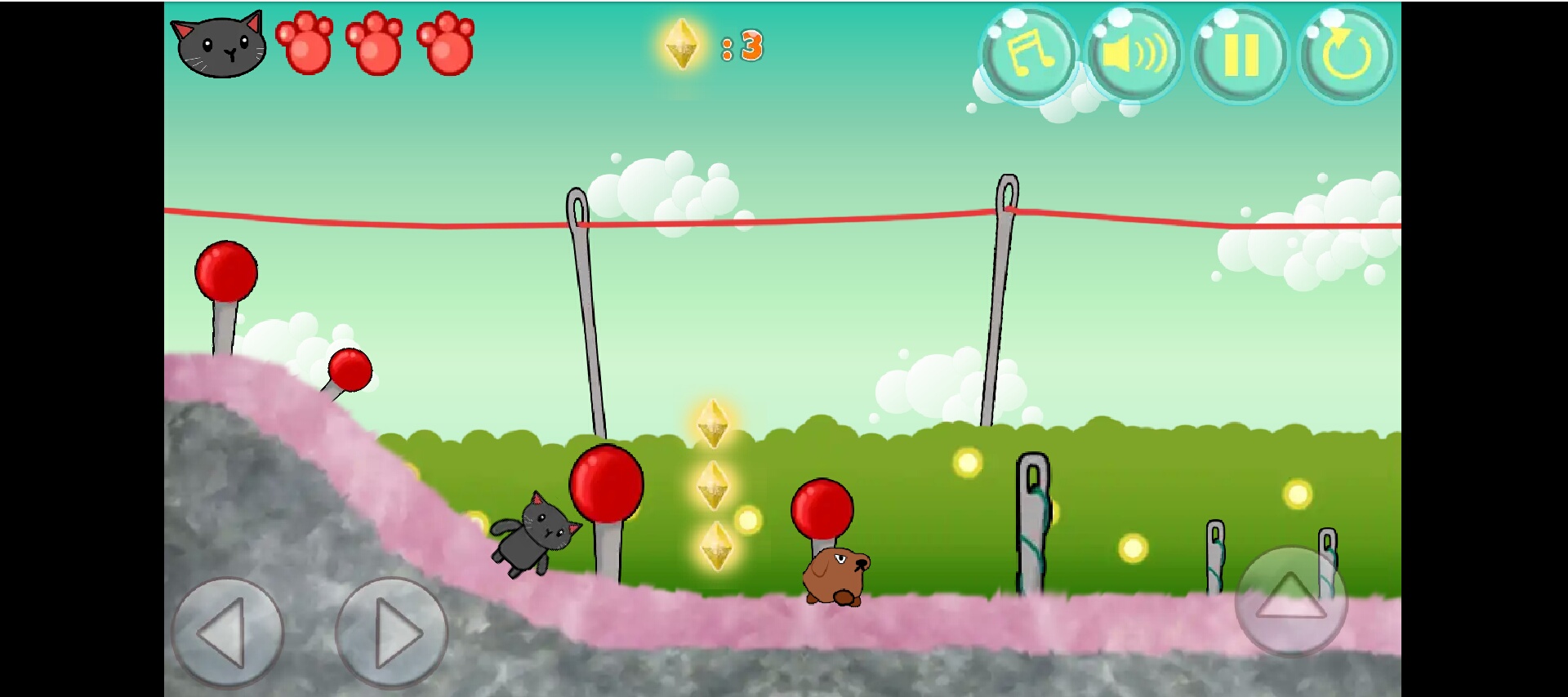Select the second red paw life icon
Screen dimensions: 1568x697
(x=375, y=45)
